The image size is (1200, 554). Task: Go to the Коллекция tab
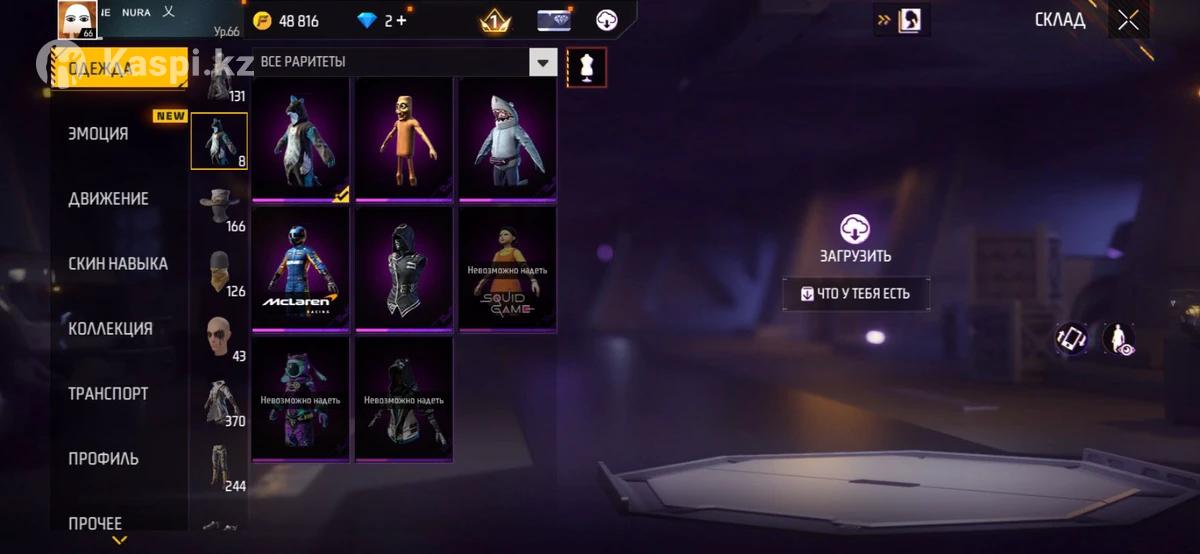110,329
